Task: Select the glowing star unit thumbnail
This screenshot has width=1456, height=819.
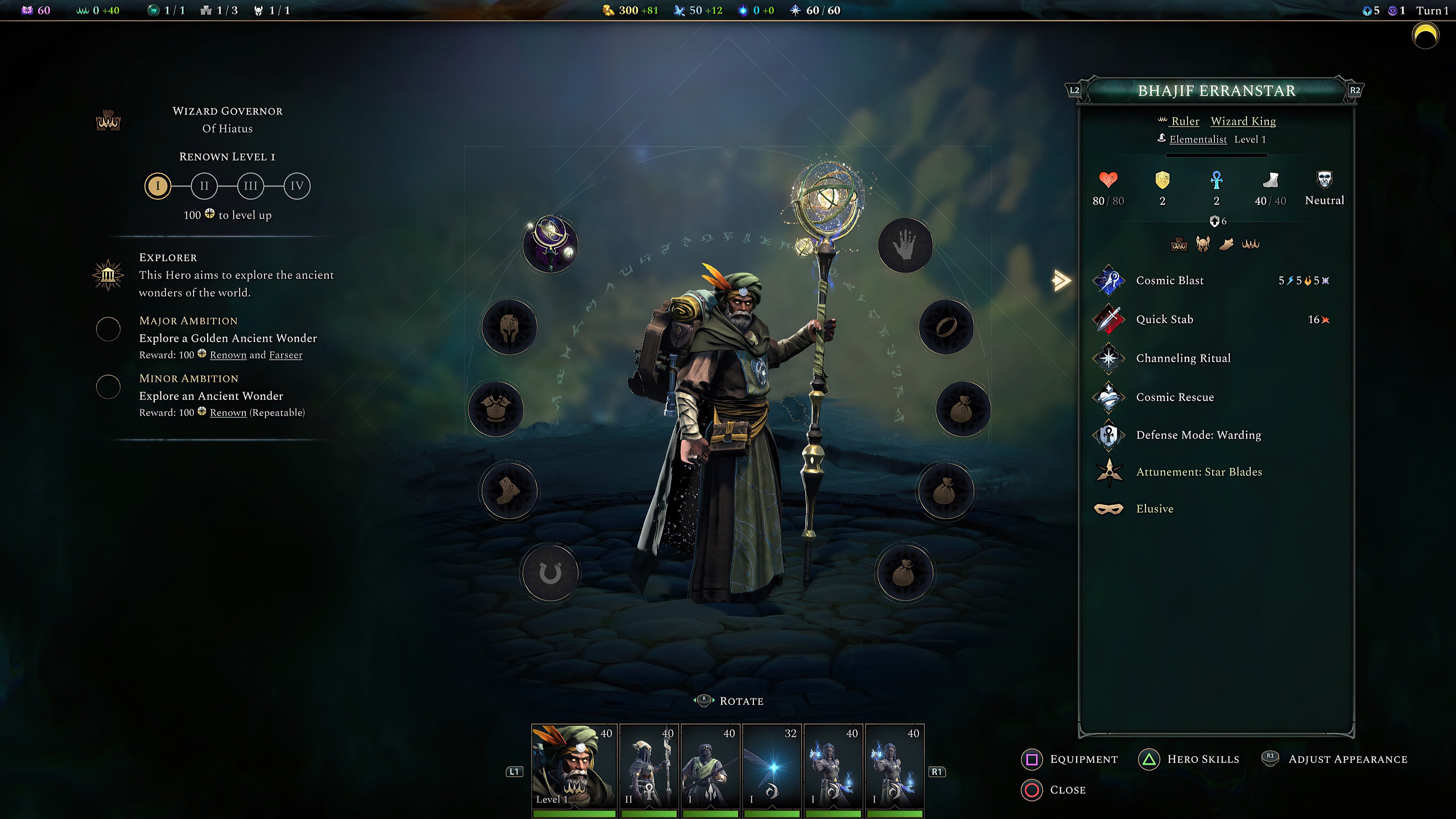Action: [x=773, y=766]
